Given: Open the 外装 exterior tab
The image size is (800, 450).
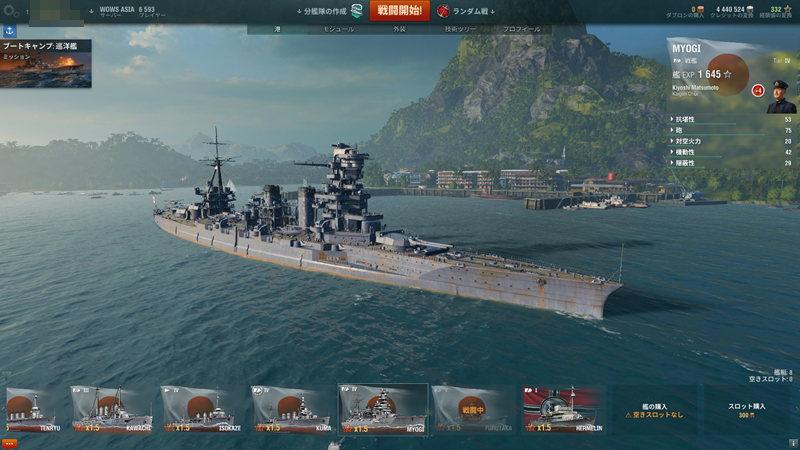Looking at the screenshot, I should pyautogui.click(x=400, y=29).
